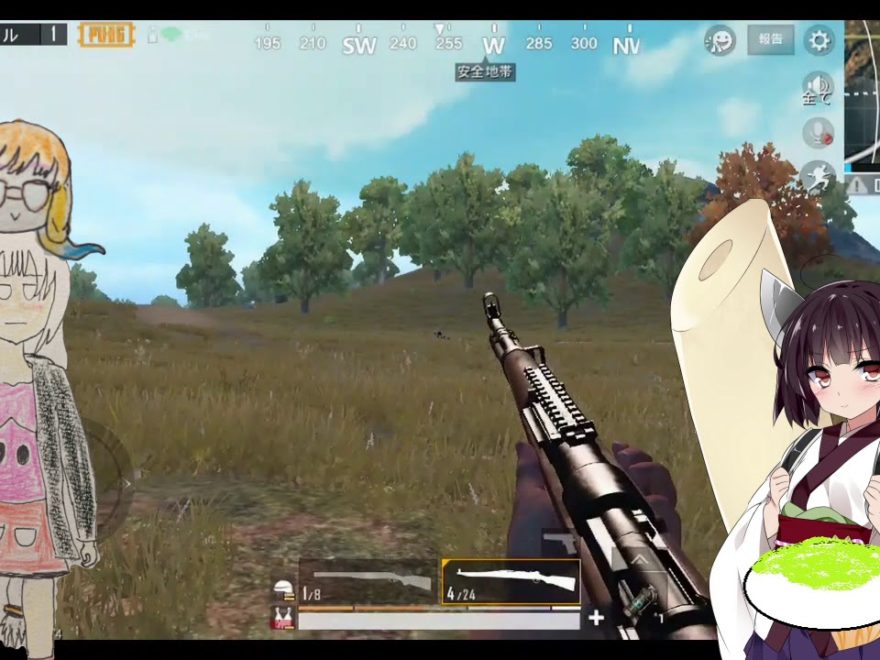880x660 pixels.
Task: Open the settings gear menu
Action: tap(819, 40)
